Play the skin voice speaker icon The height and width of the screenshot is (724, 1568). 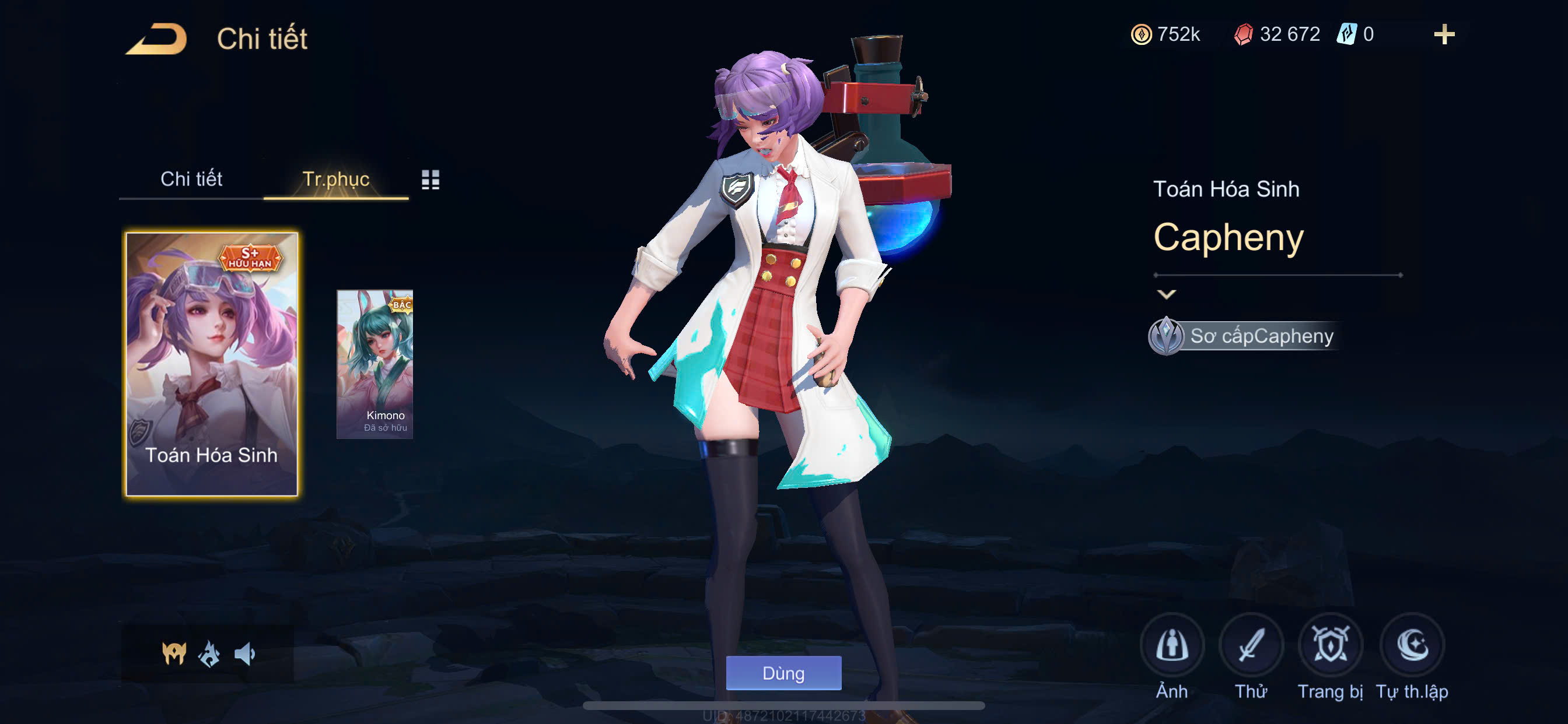[244, 653]
